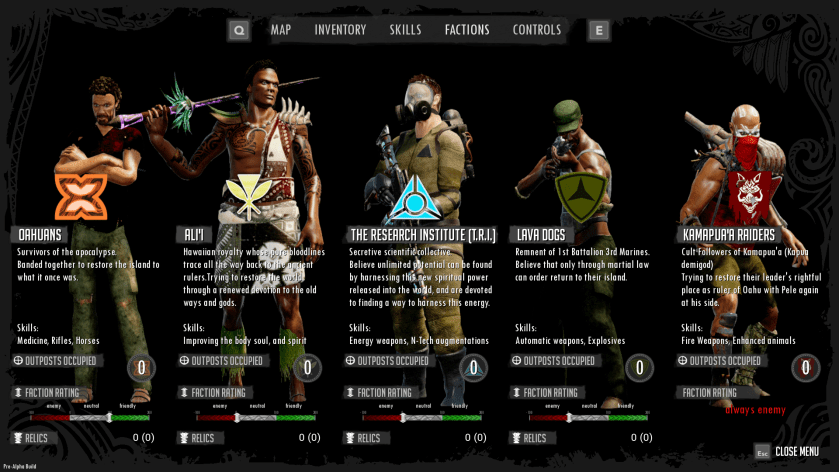Click the Ali'i faction name header

196,234
